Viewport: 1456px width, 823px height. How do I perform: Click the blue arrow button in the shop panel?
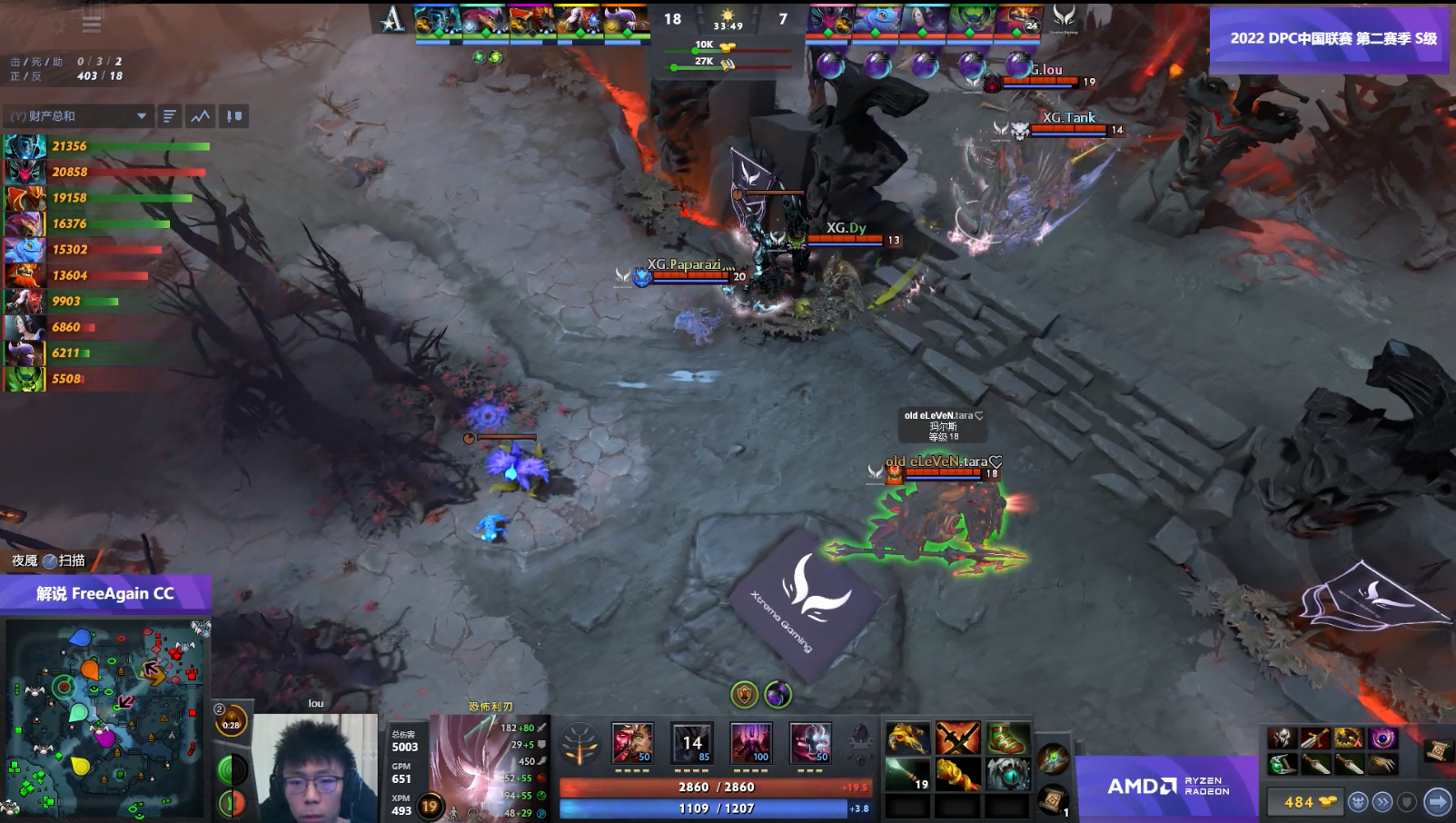click(x=1439, y=802)
